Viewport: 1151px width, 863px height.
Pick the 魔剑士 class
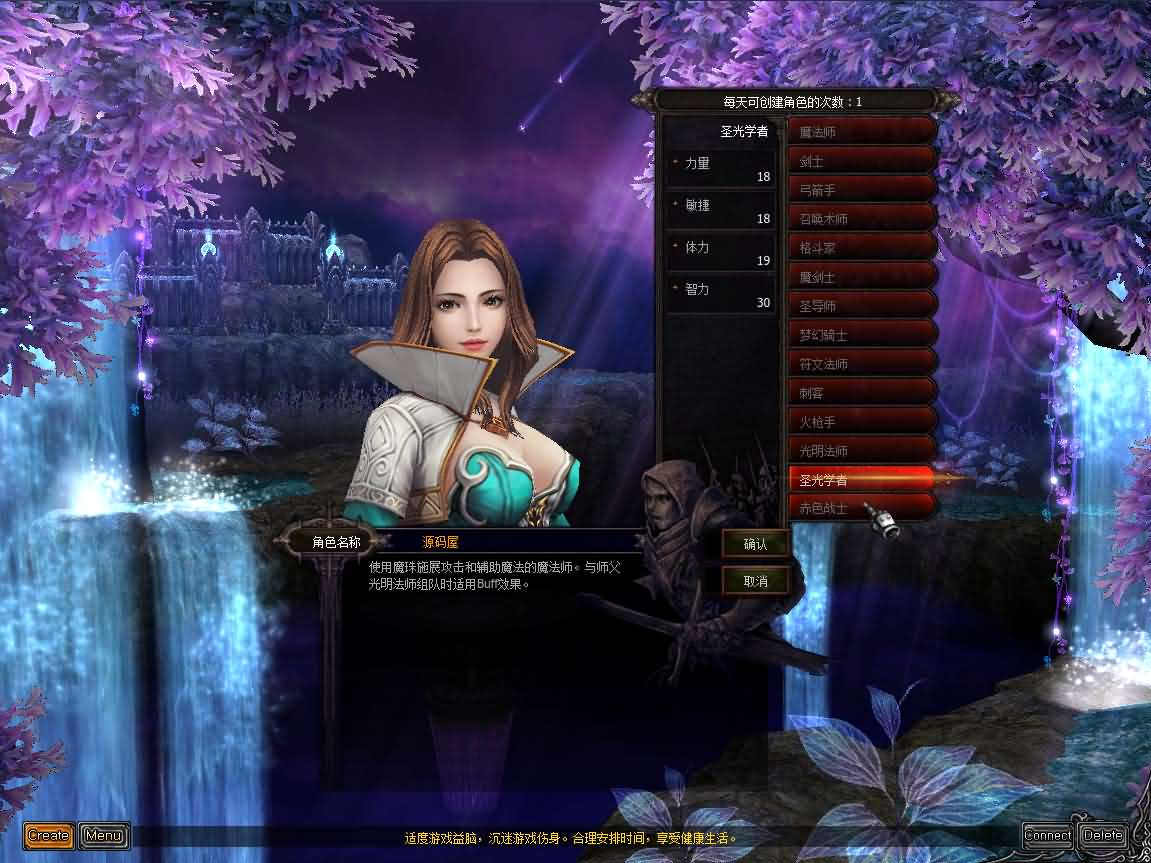point(862,276)
